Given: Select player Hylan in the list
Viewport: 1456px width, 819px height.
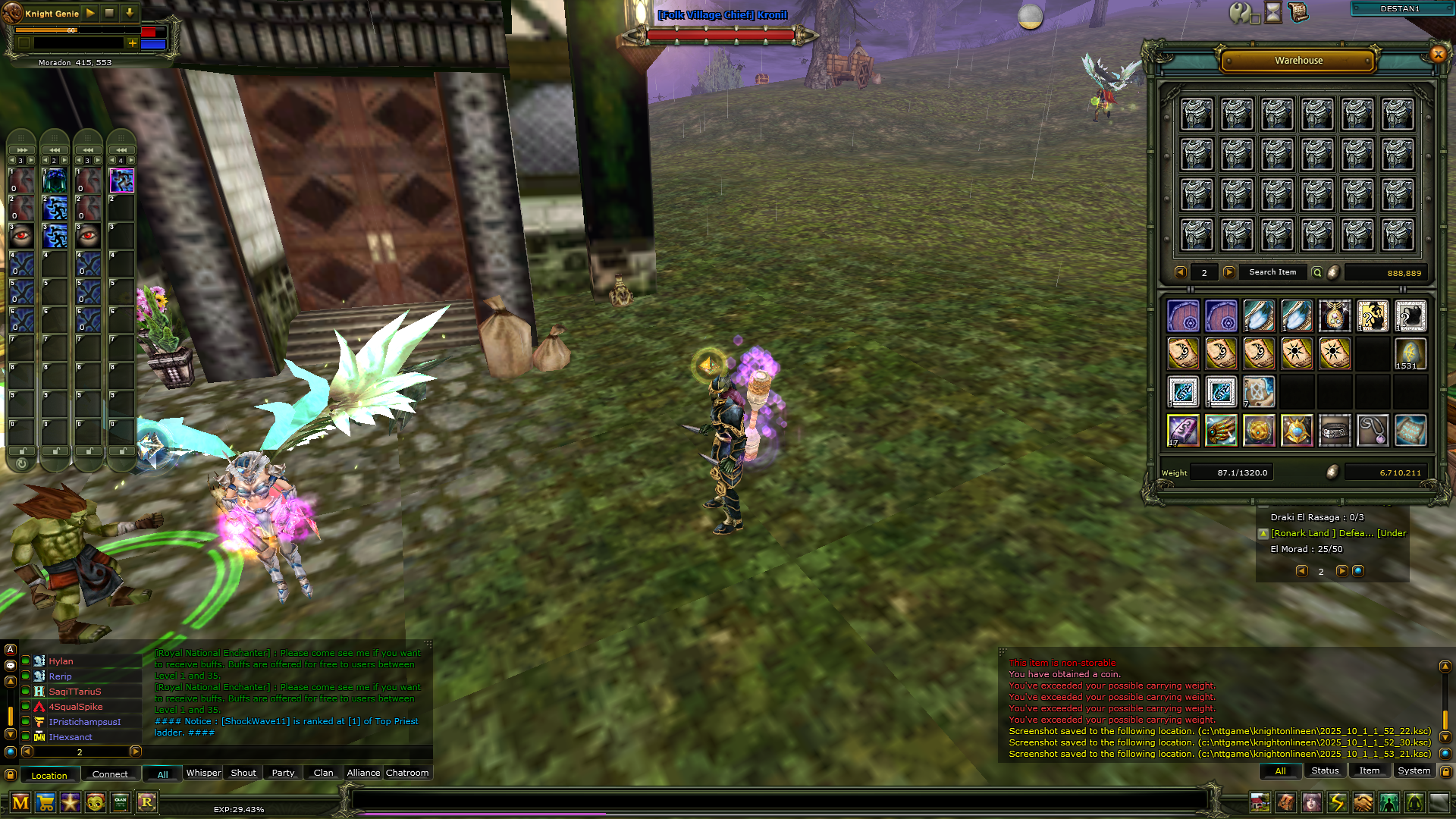Looking at the screenshot, I should coord(61,661).
